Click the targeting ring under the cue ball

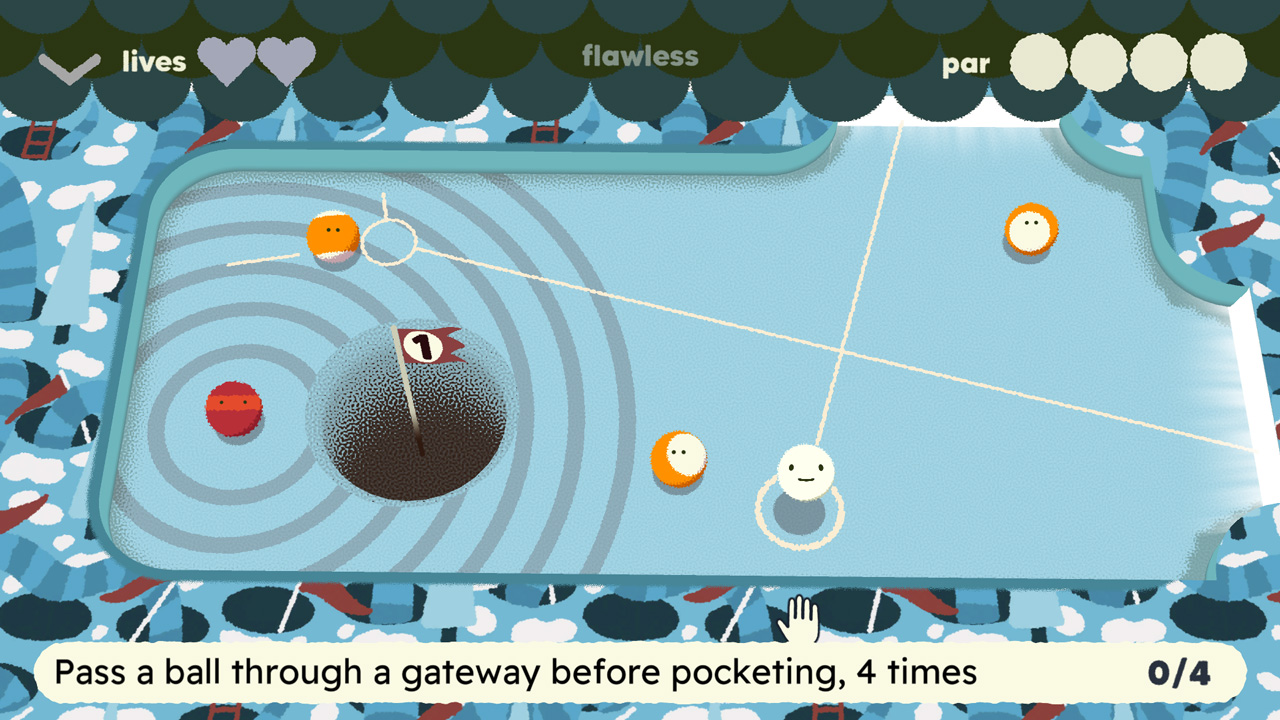(798, 512)
